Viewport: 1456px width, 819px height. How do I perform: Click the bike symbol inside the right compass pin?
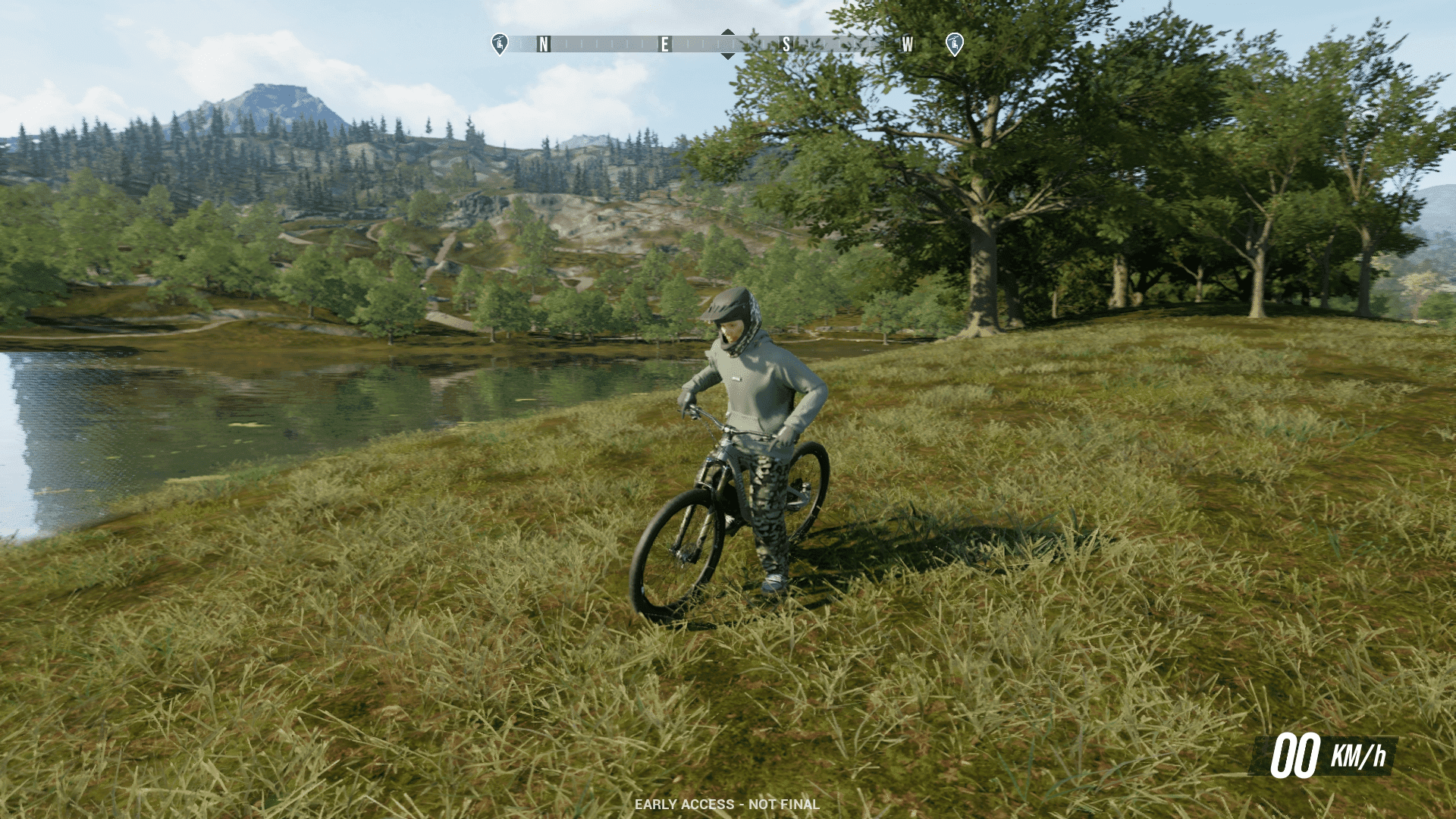tap(953, 44)
